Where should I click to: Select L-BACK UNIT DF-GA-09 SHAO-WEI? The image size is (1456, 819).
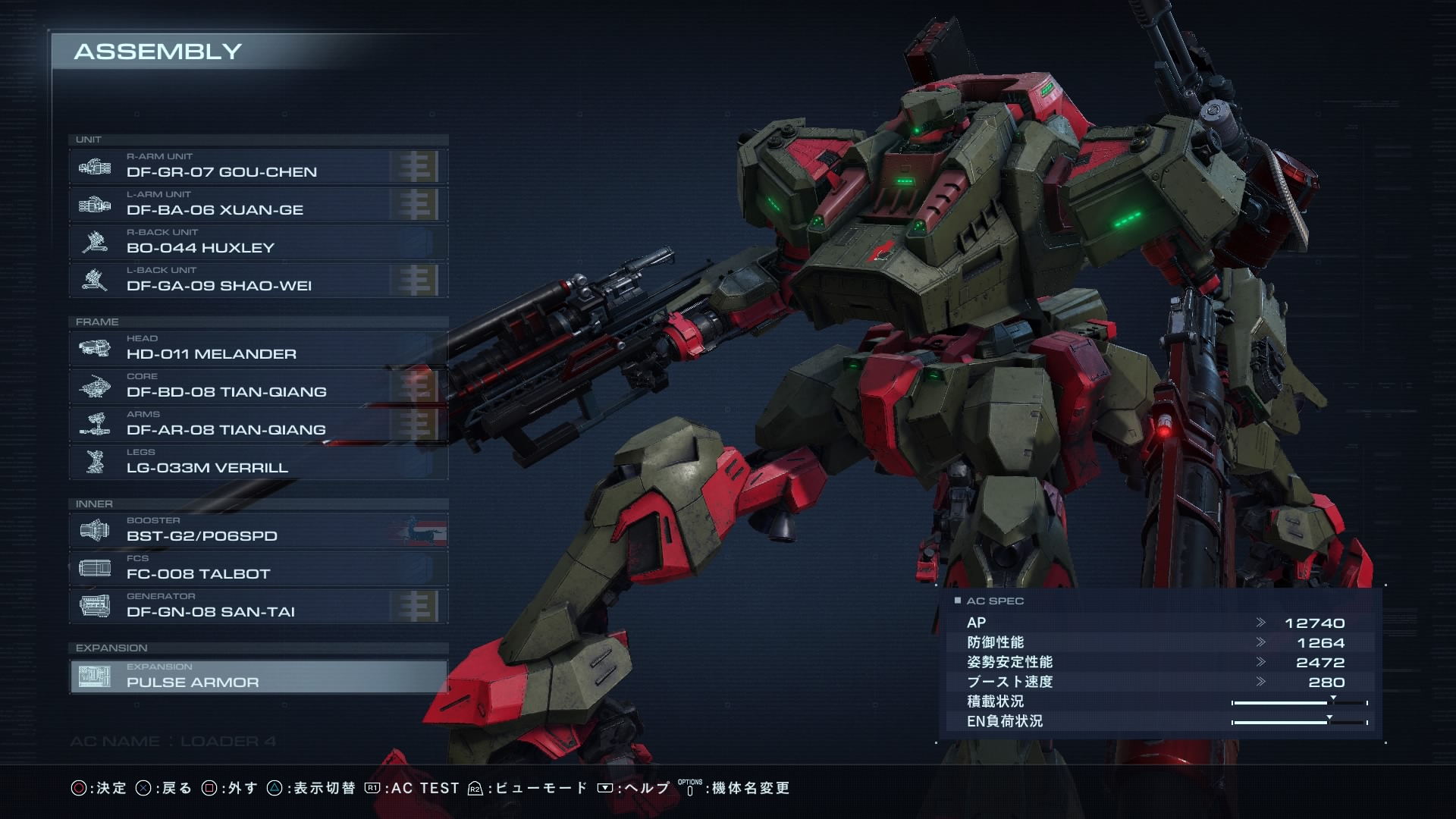(258, 280)
